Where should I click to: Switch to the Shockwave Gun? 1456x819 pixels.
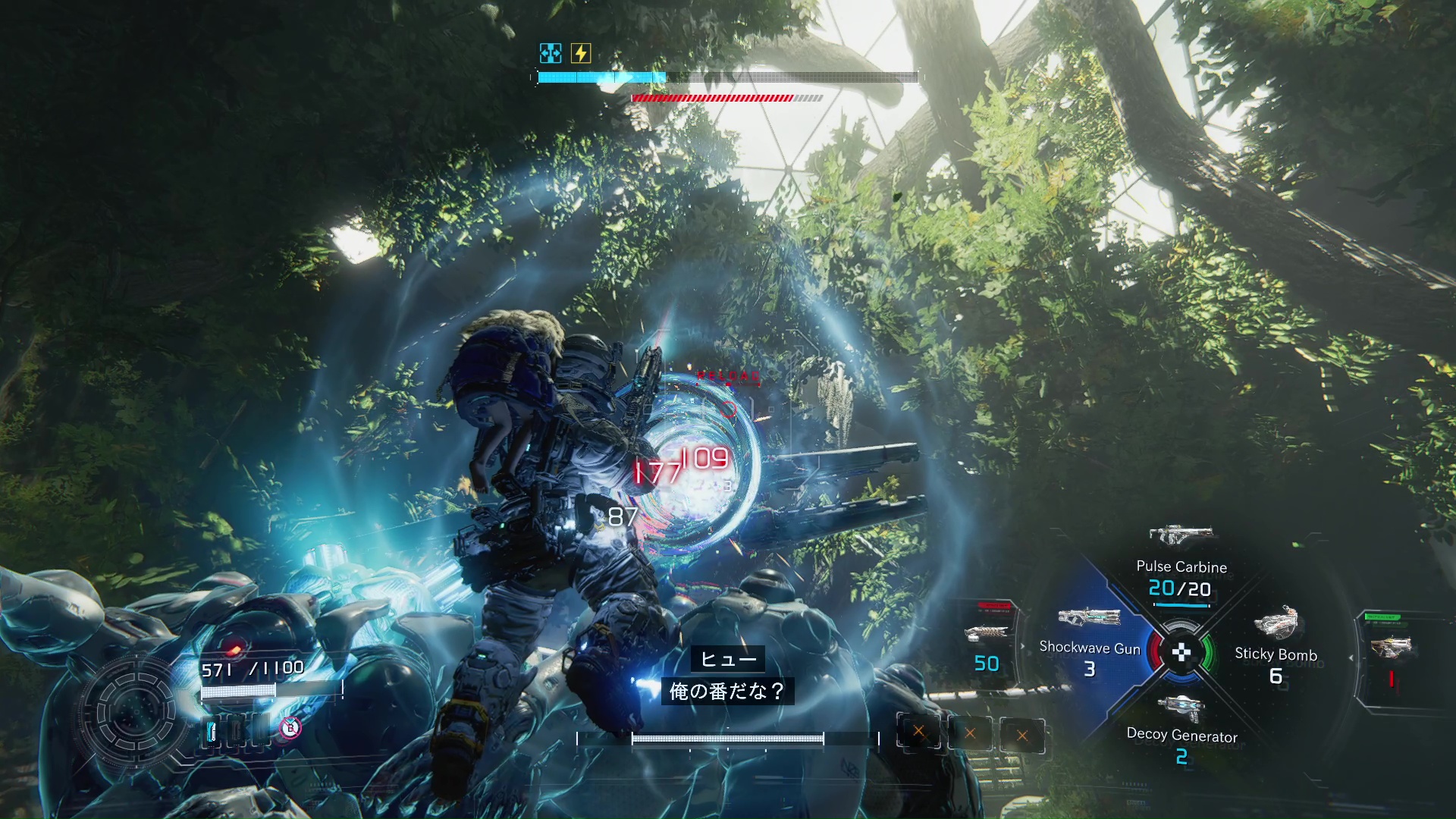tap(1090, 645)
